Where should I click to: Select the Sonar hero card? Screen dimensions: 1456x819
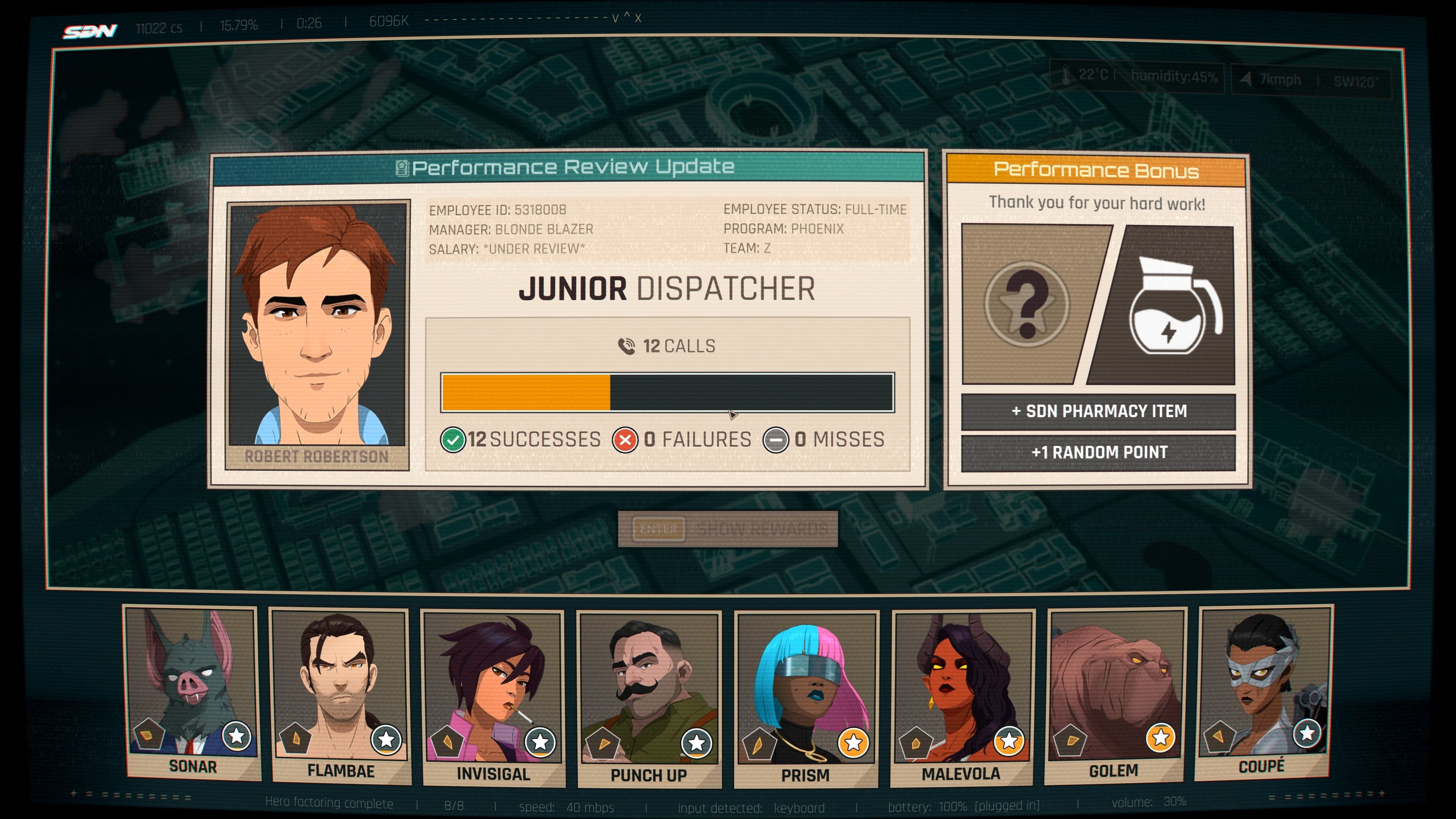192,692
